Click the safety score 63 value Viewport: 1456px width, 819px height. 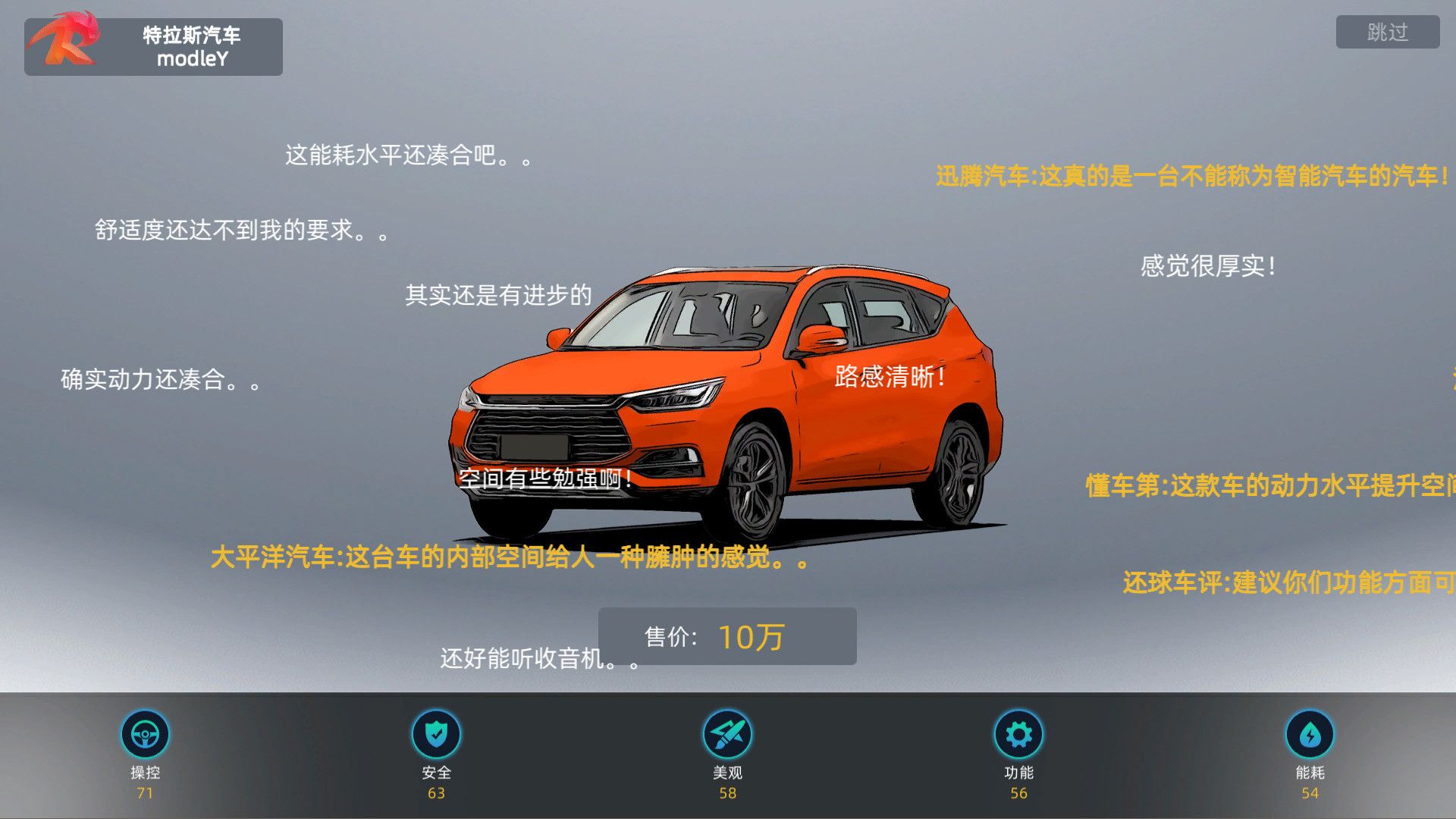[438, 792]
